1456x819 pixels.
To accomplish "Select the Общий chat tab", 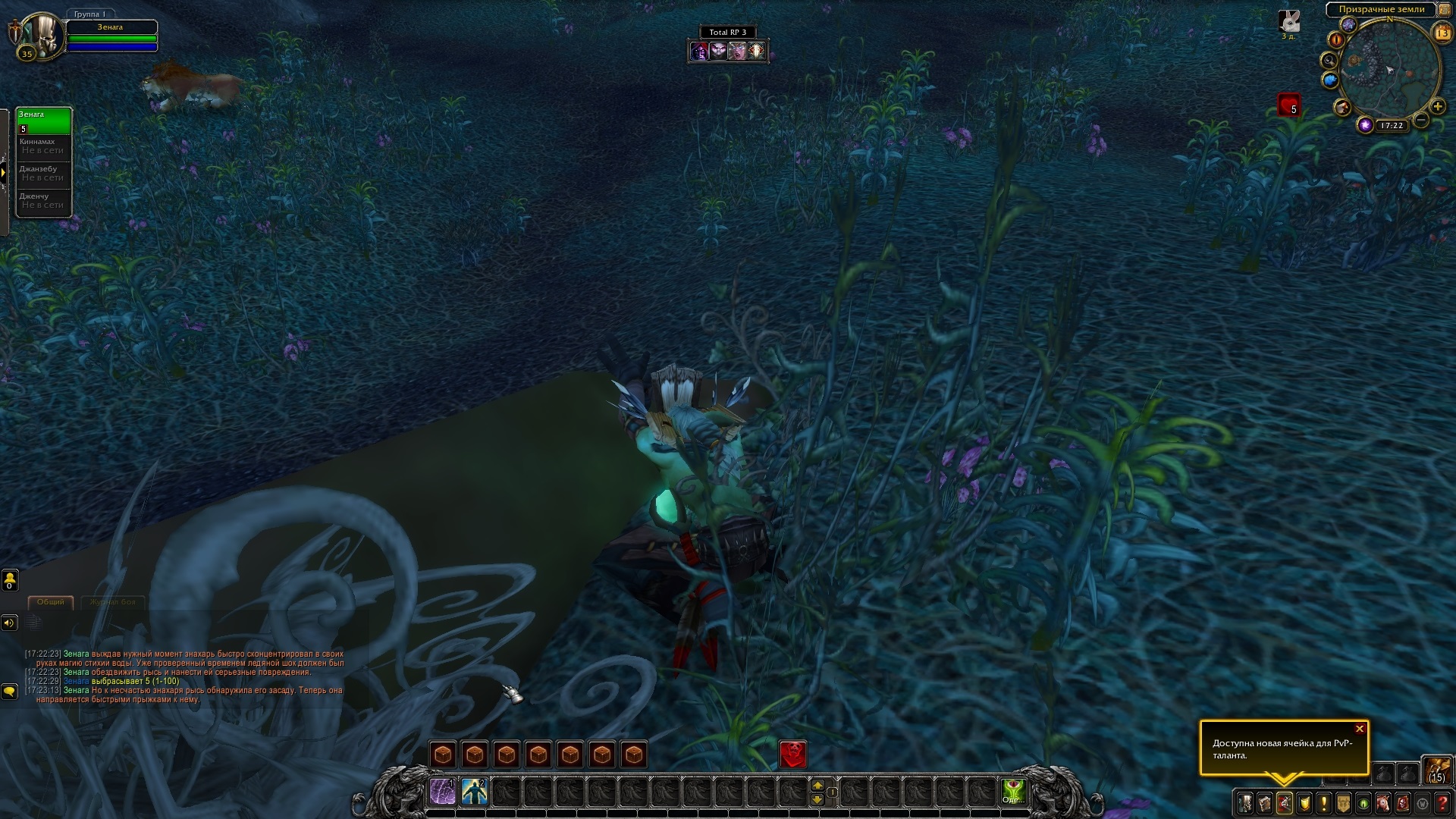I will point(51,602).
